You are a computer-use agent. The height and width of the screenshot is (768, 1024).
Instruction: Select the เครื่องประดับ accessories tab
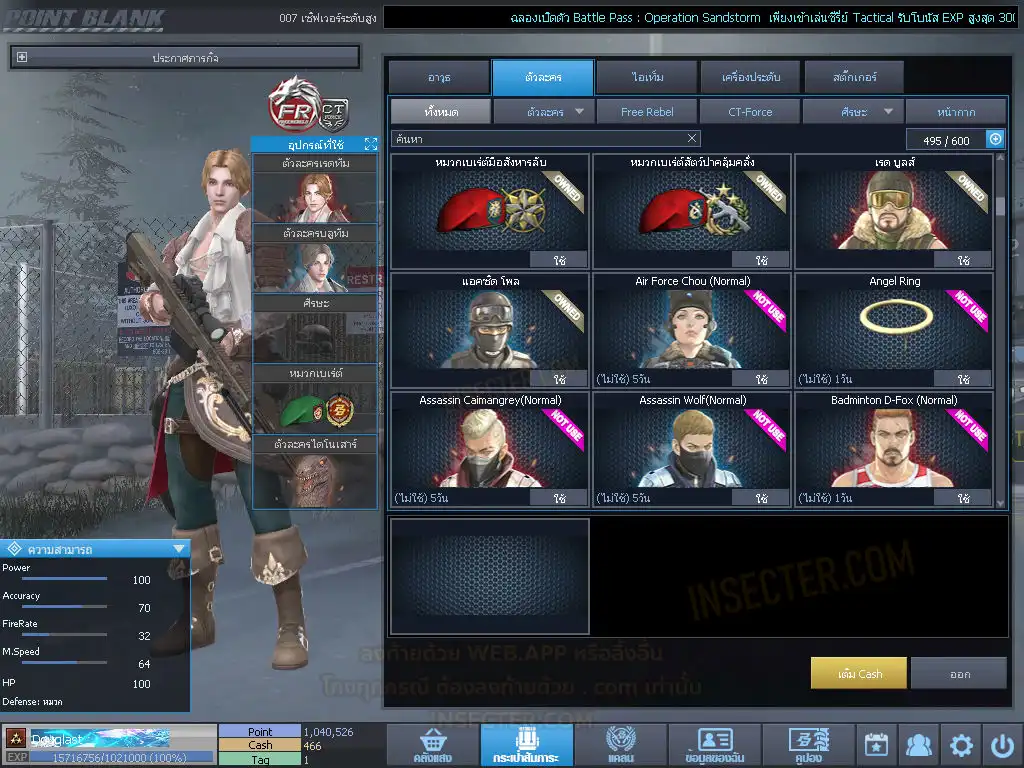[x=750, y=77]
